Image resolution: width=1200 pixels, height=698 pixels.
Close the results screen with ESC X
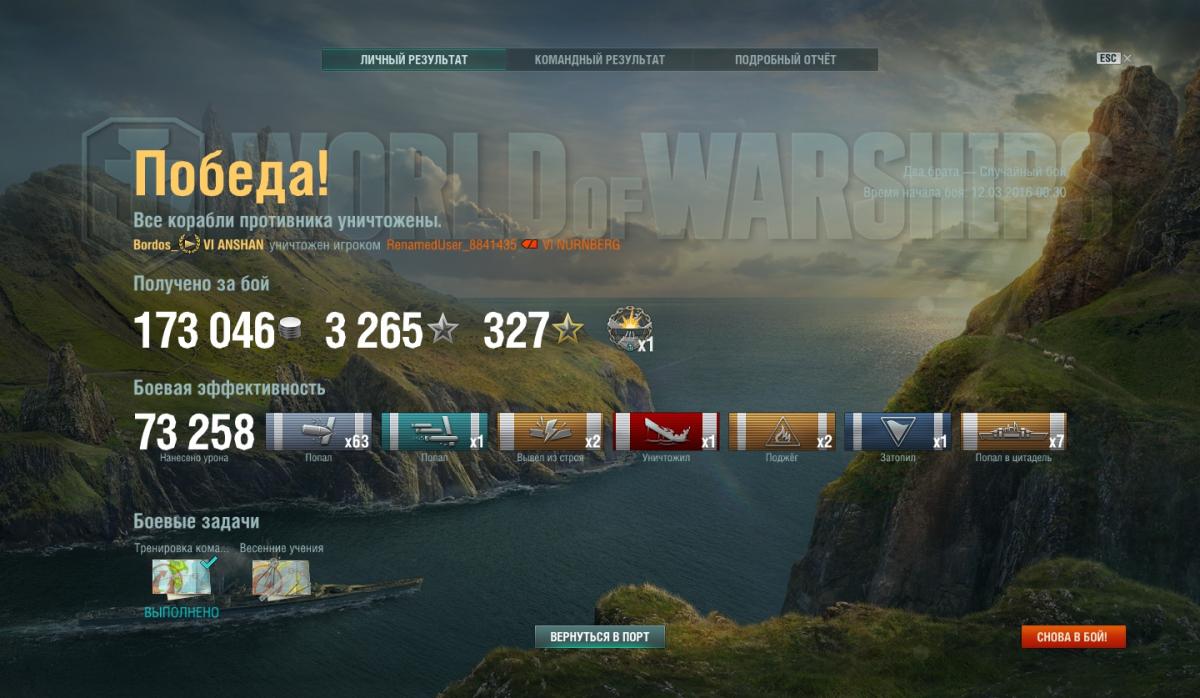(x=1127, y=59)
